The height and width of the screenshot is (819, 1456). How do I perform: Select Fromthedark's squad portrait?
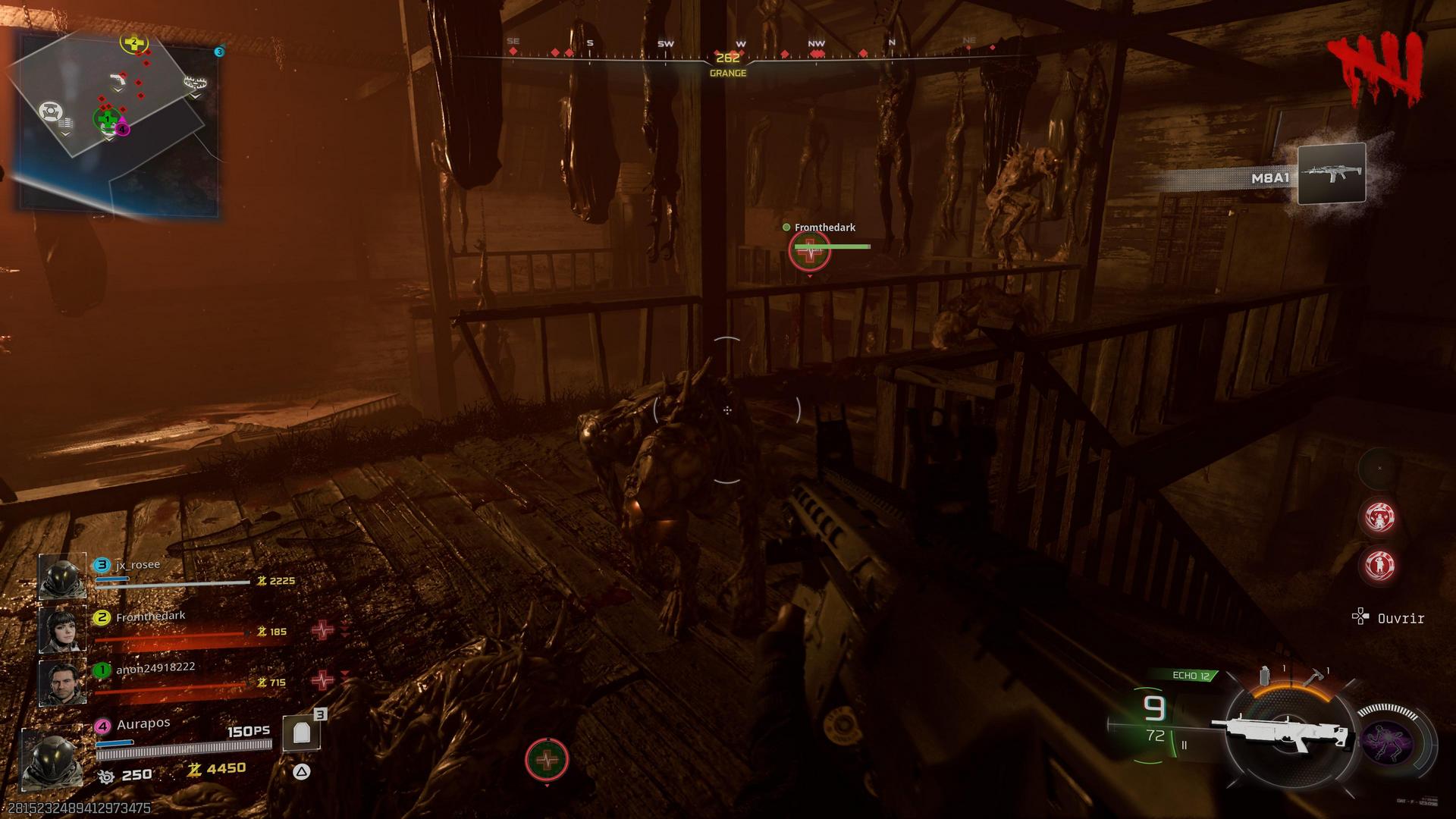coord(61,629)
